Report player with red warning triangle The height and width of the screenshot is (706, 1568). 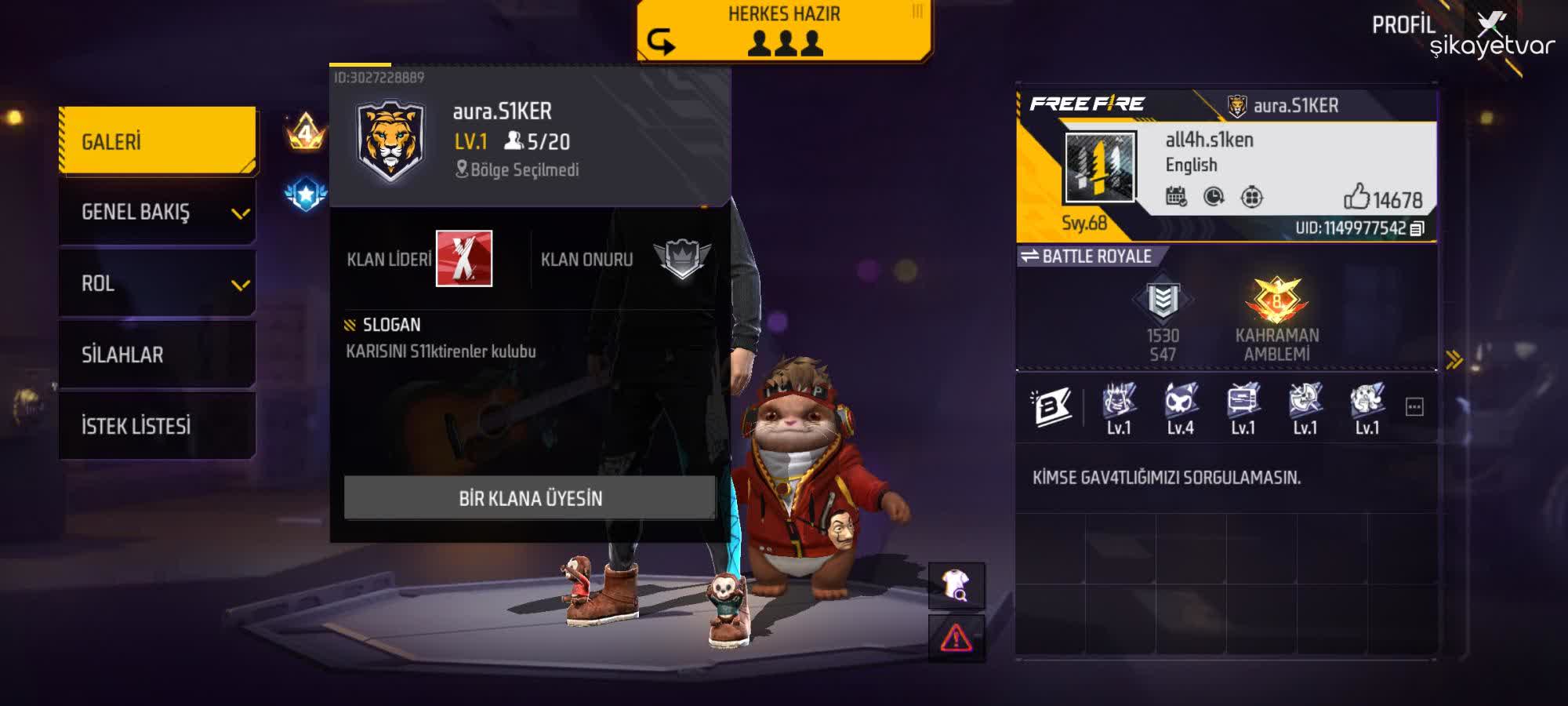tap(956, 638)
